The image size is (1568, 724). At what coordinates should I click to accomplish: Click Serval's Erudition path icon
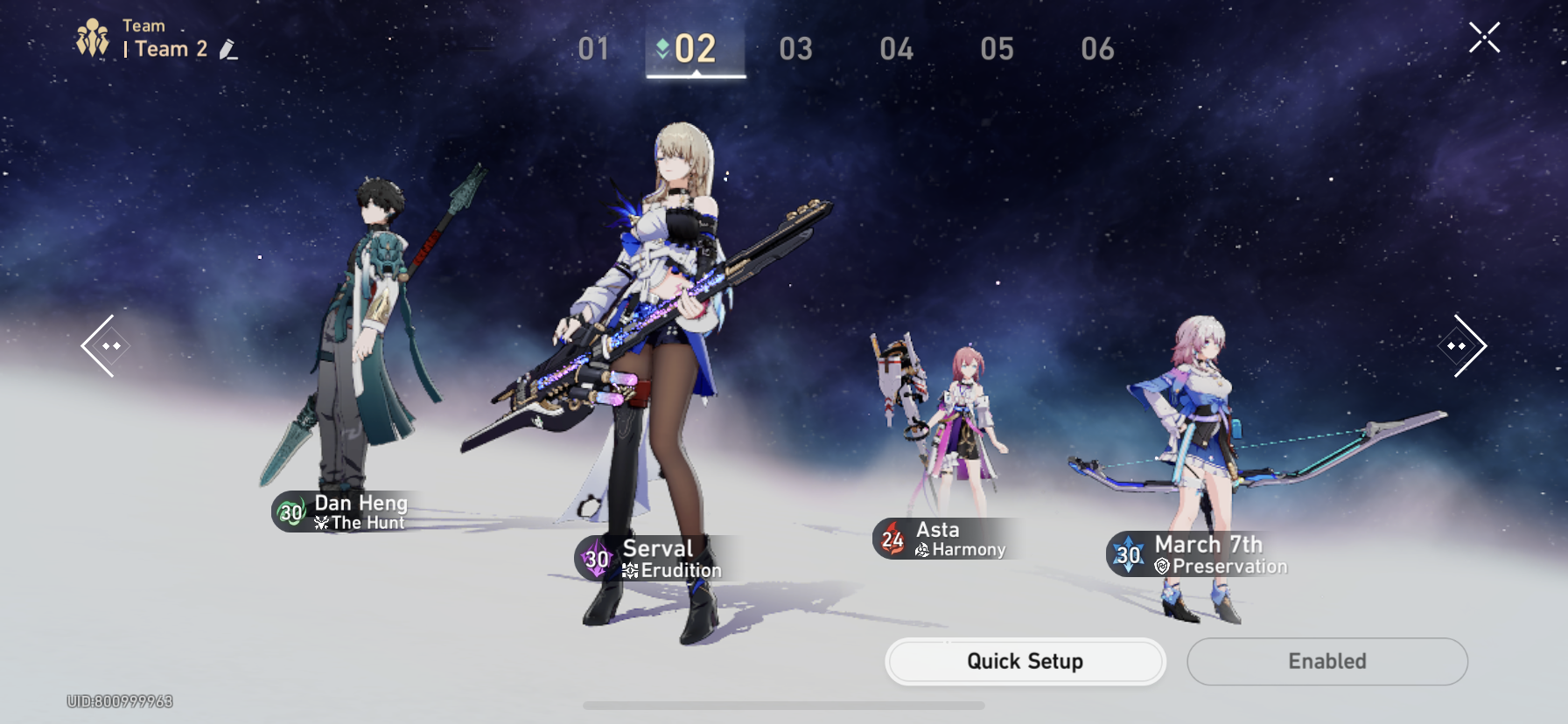[628, 569]
